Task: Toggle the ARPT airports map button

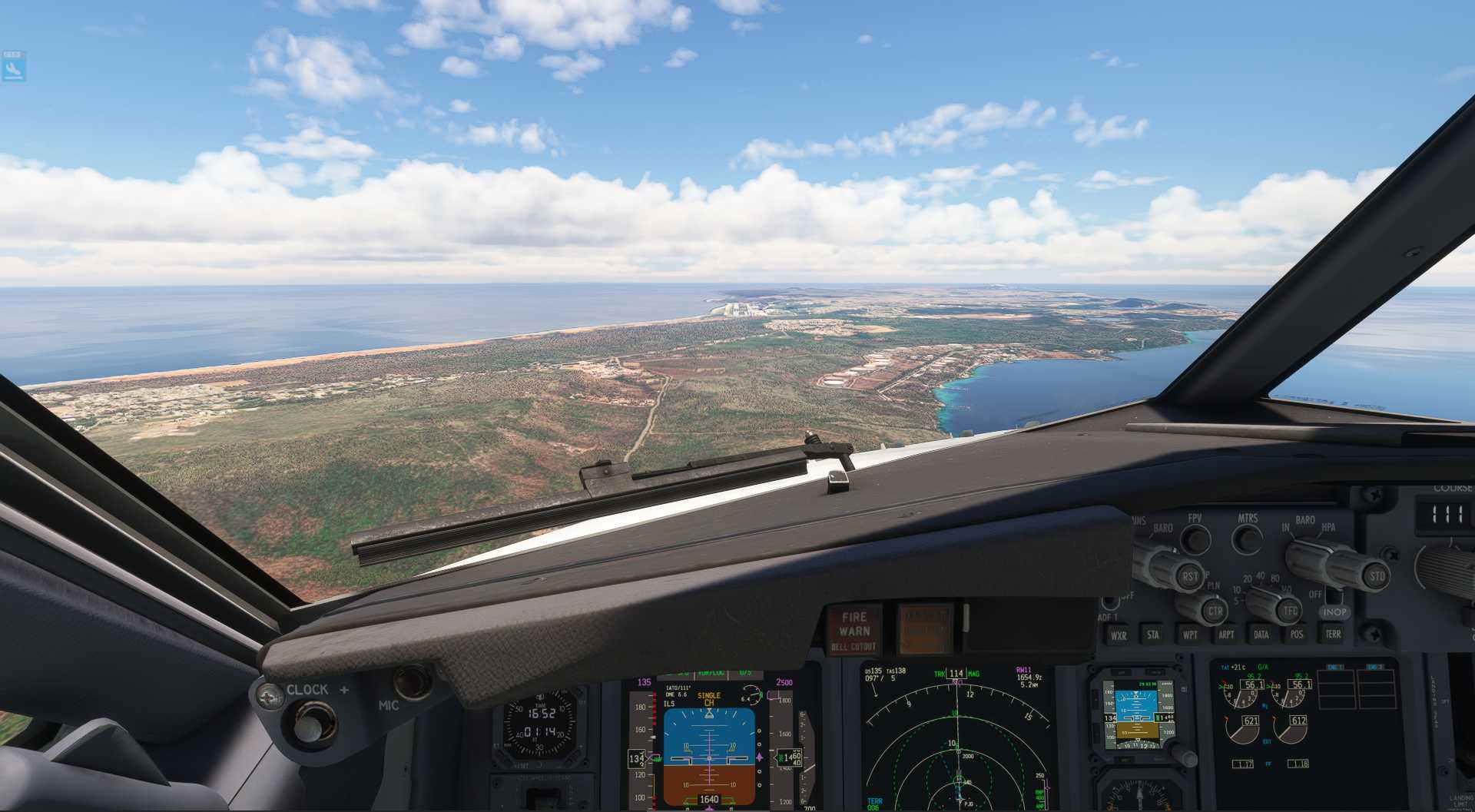Action: [1225, 635]
